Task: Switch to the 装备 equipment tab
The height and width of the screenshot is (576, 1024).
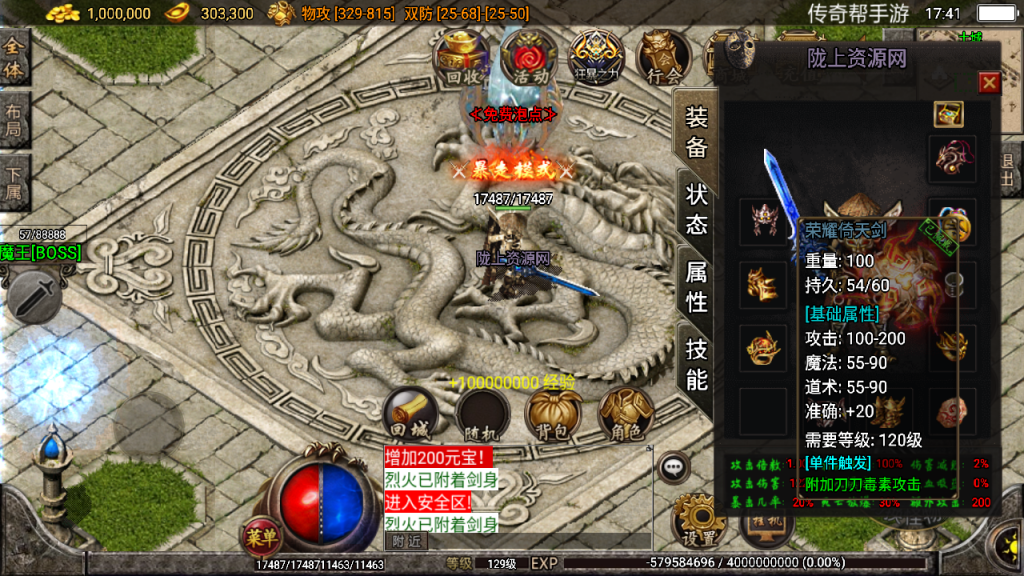Action: coord(696,132)
